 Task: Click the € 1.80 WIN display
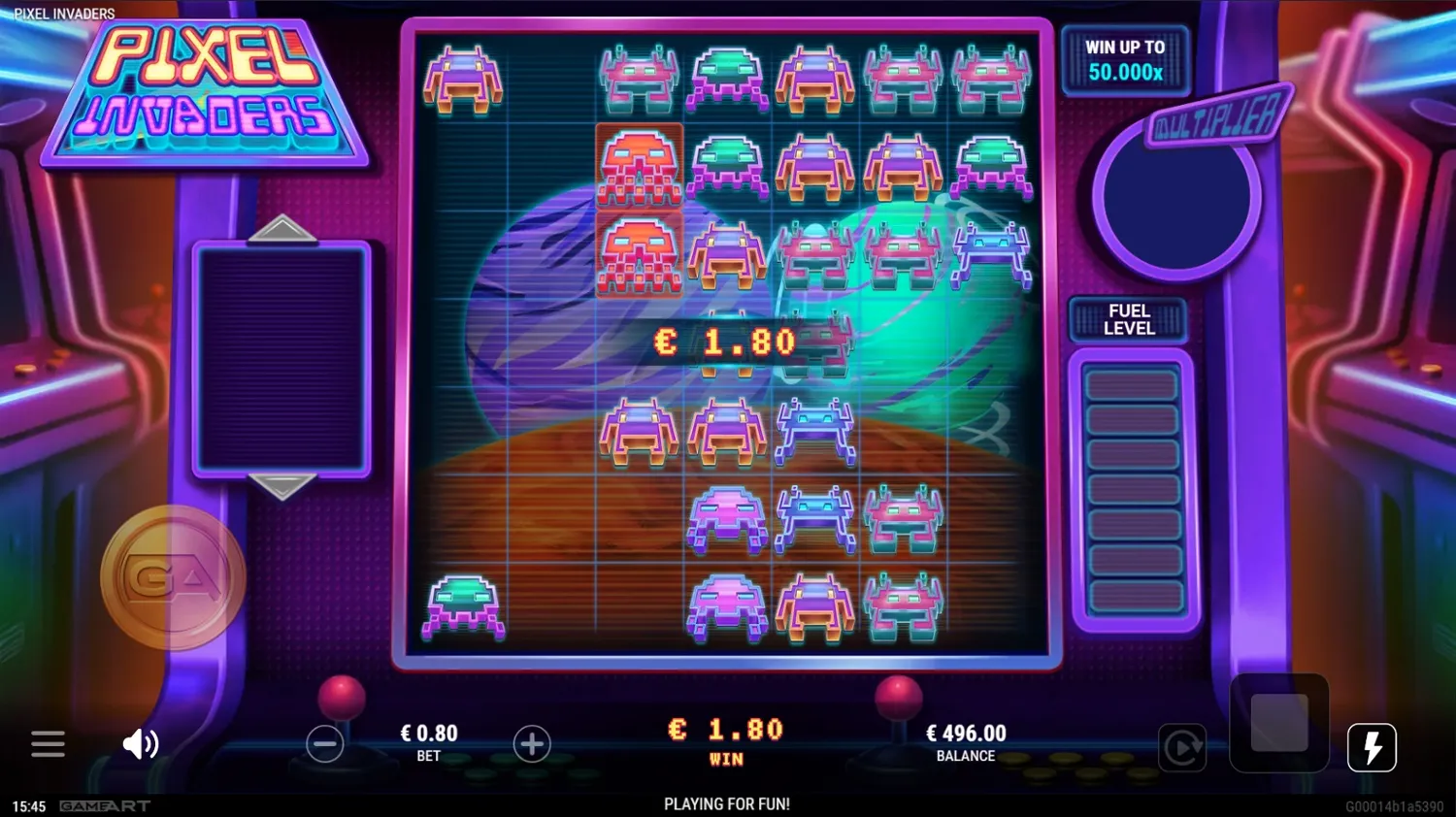point(727,737)
